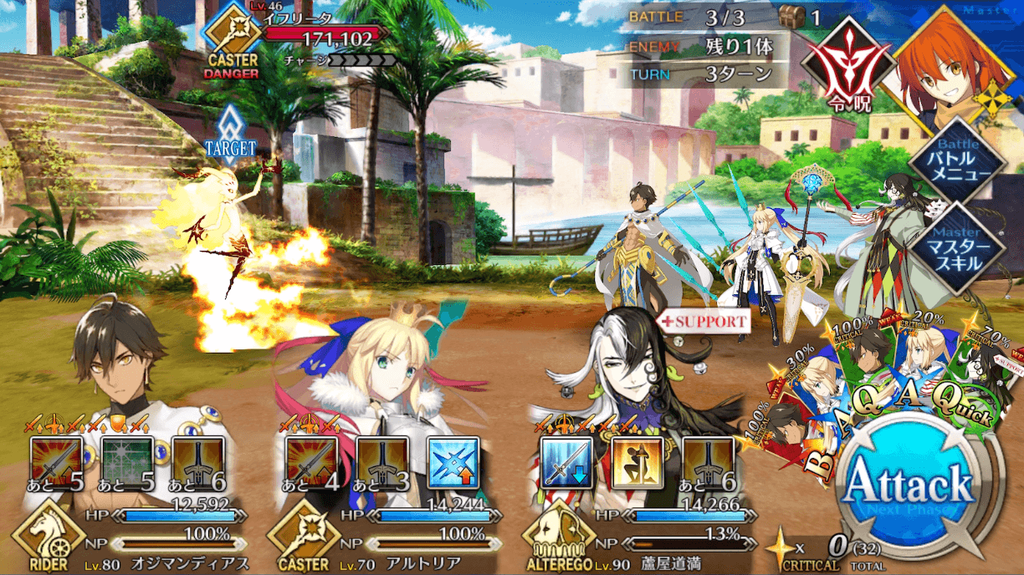Activate Ashiya Doman's kneeling figure skill
The height and width of the screenshot is (575, 1024).
click(x=637, y=463)
